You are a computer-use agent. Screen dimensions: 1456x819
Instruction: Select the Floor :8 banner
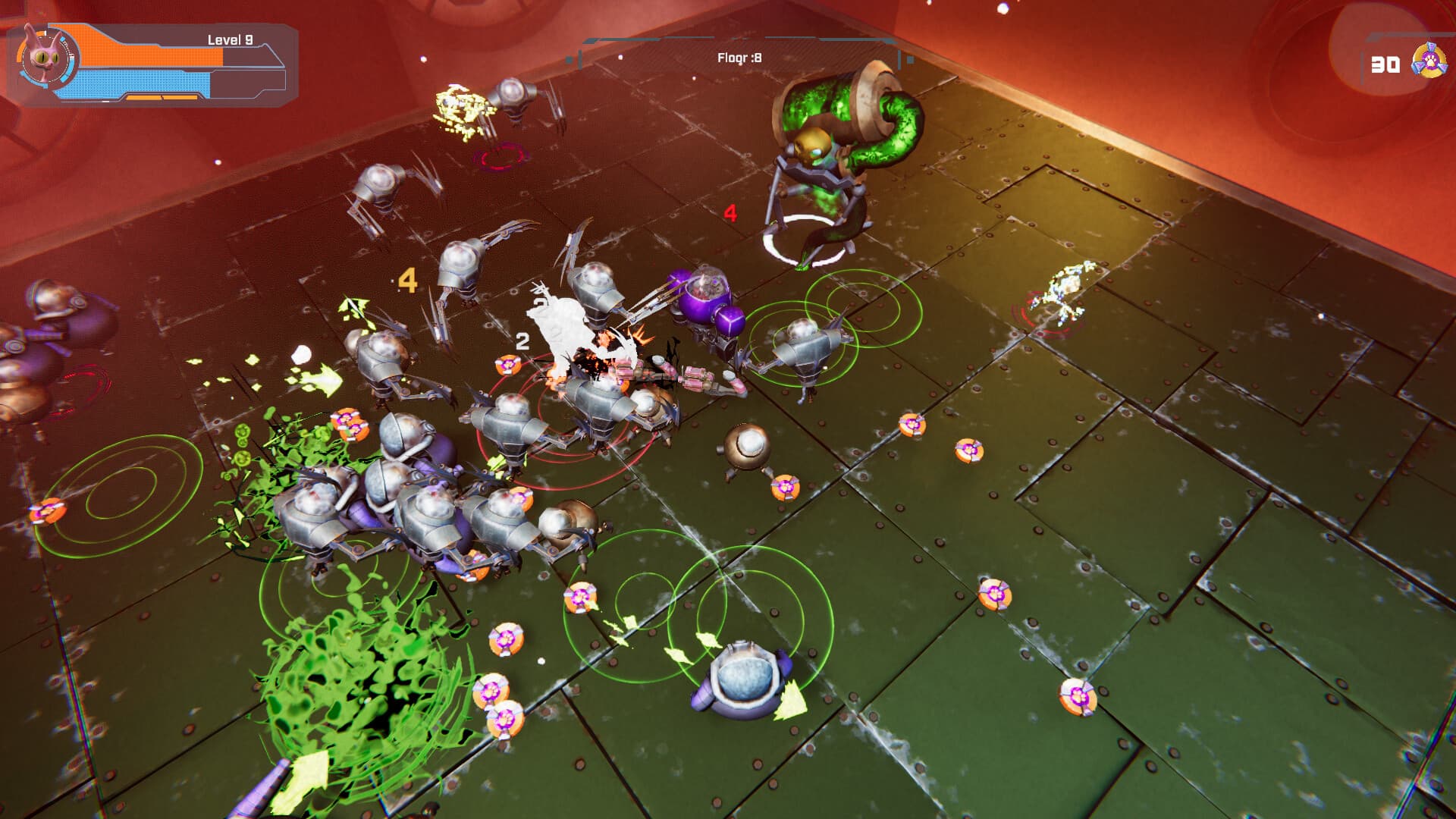(x=738, y=55)
